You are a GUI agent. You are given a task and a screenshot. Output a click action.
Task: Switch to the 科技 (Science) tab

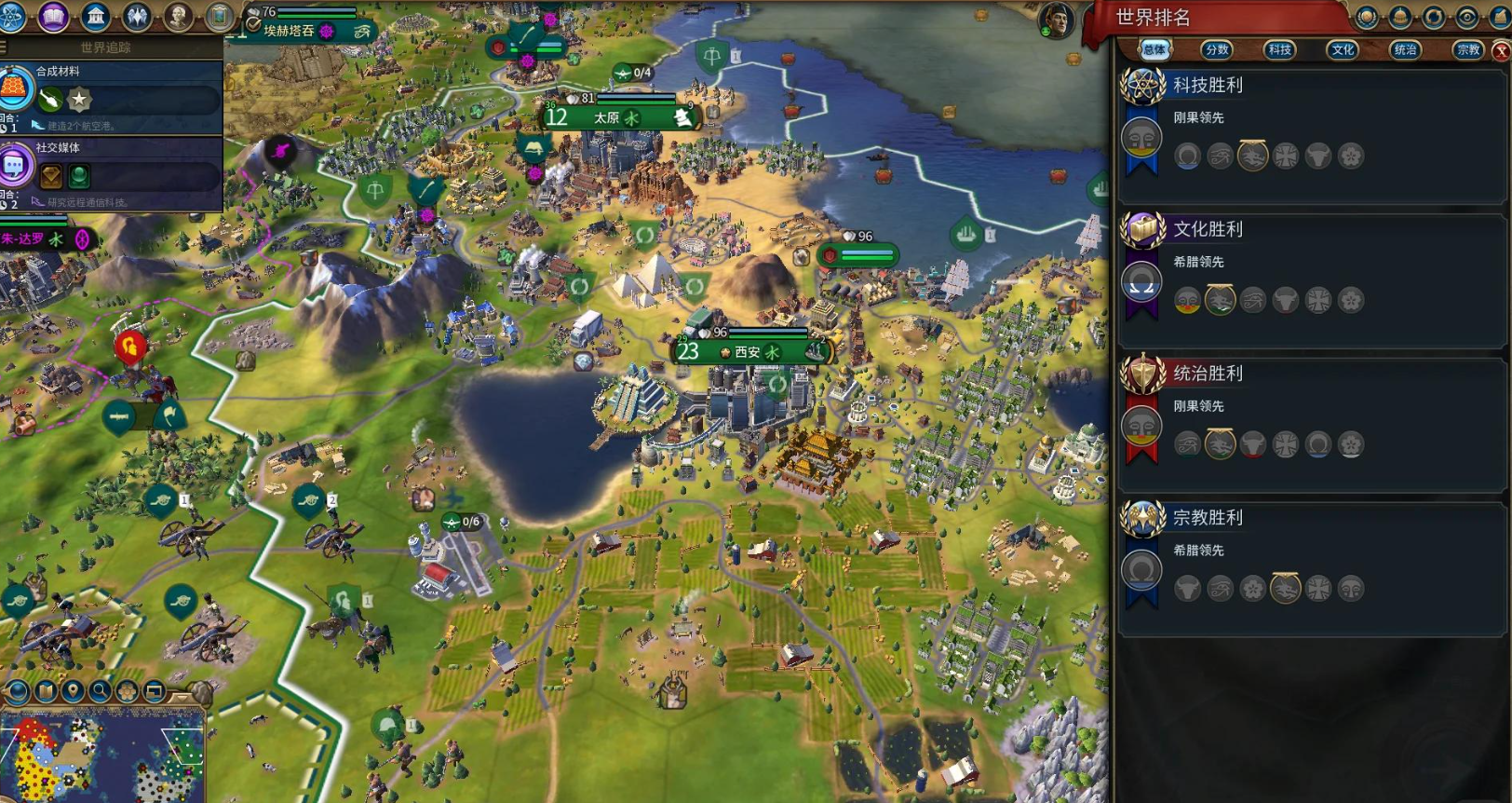point(1280,50)
